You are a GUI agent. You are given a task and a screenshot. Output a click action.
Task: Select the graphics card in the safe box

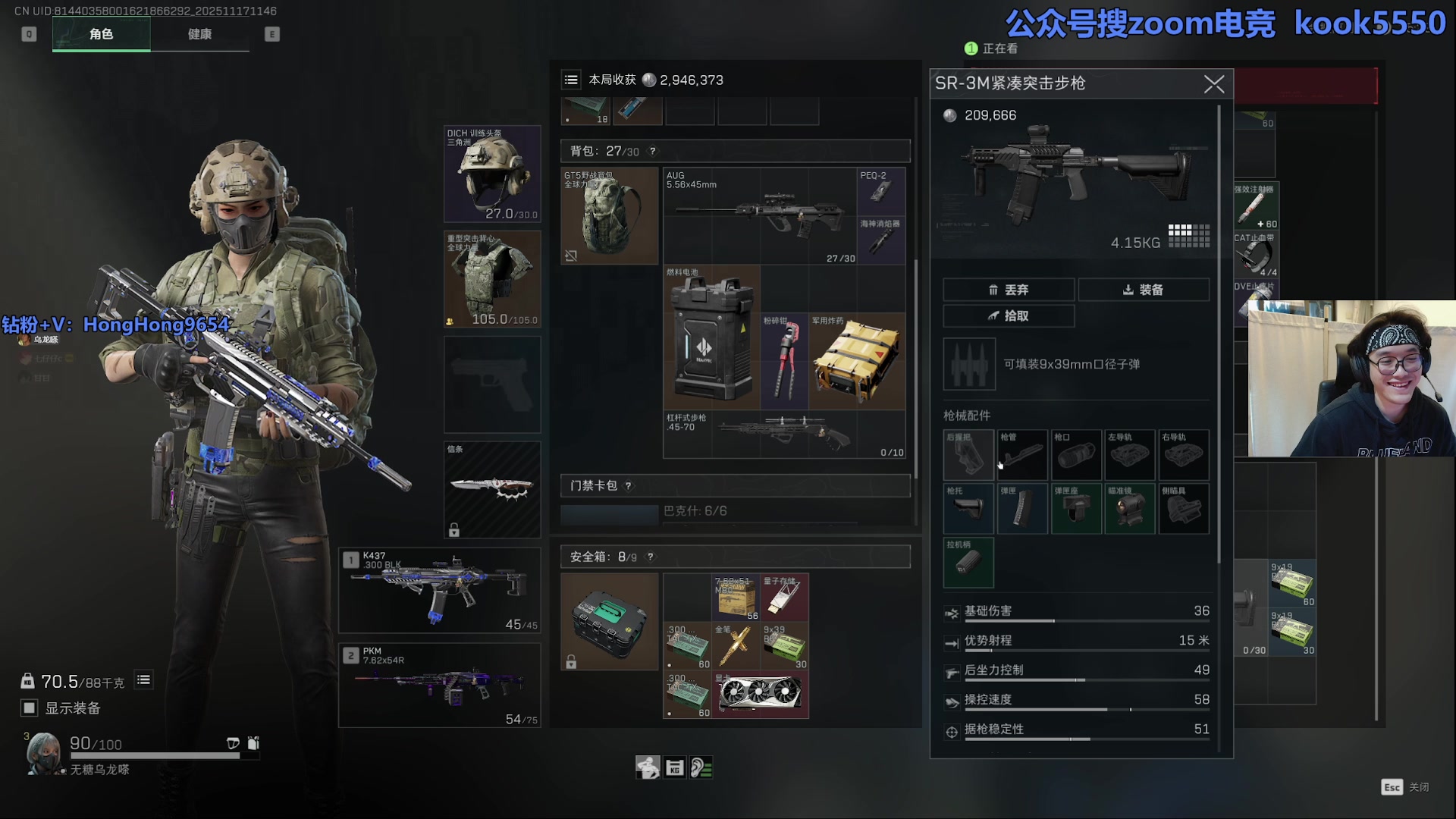[x=761, y=695]
